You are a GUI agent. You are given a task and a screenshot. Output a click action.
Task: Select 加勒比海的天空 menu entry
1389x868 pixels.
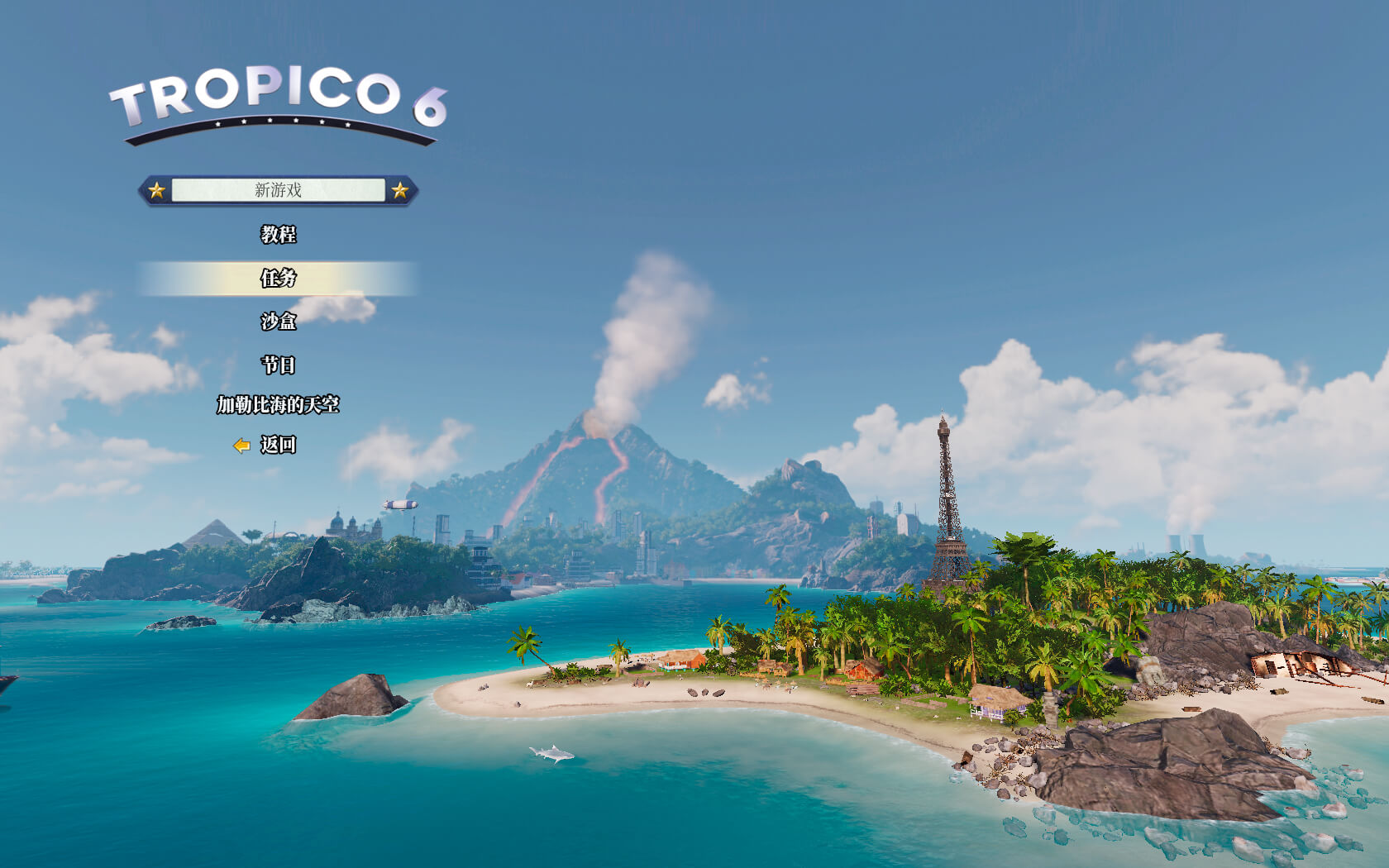[x=278, y=405]
